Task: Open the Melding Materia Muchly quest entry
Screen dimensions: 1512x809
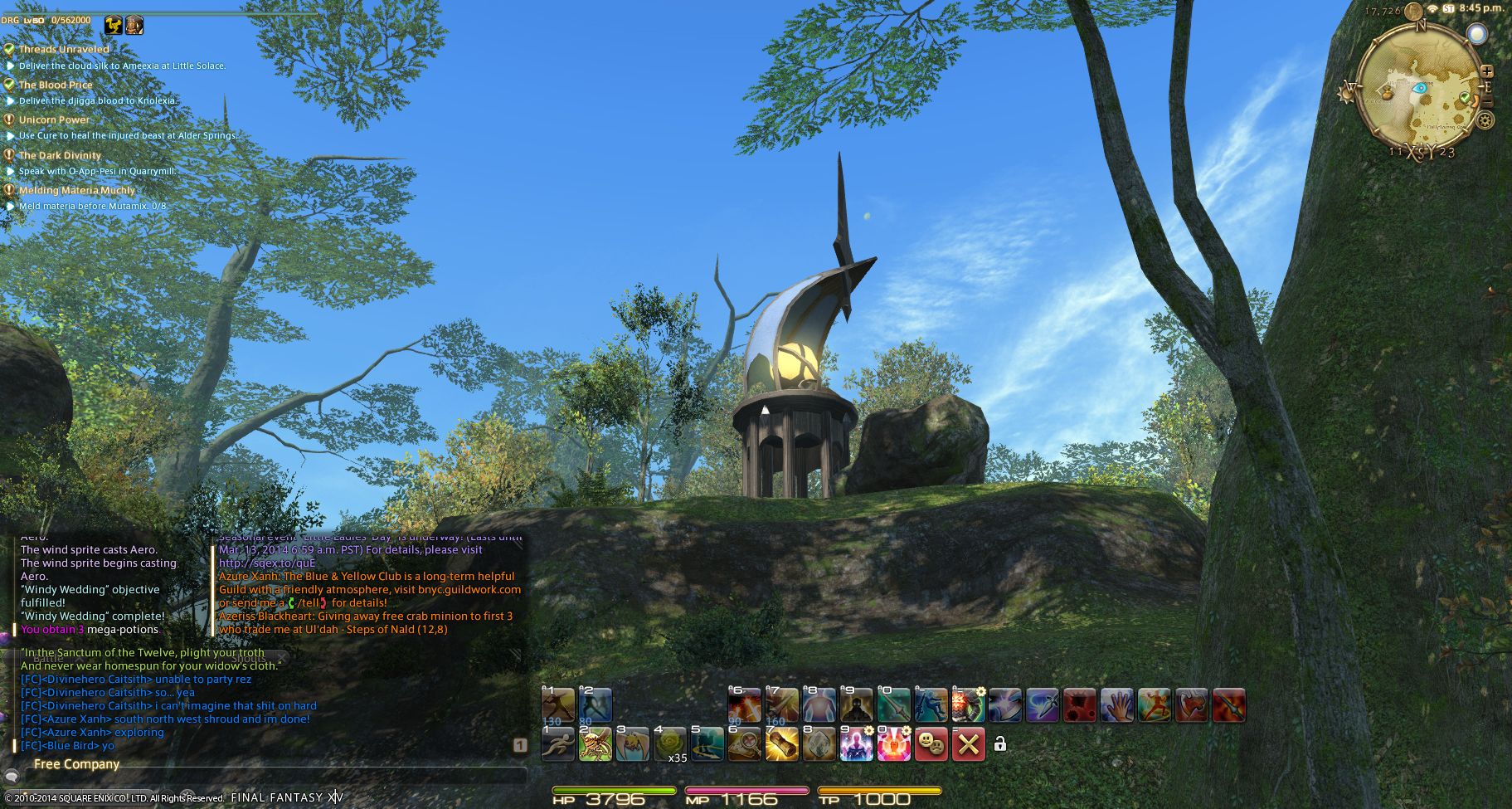Action: (x=76, y=190)
